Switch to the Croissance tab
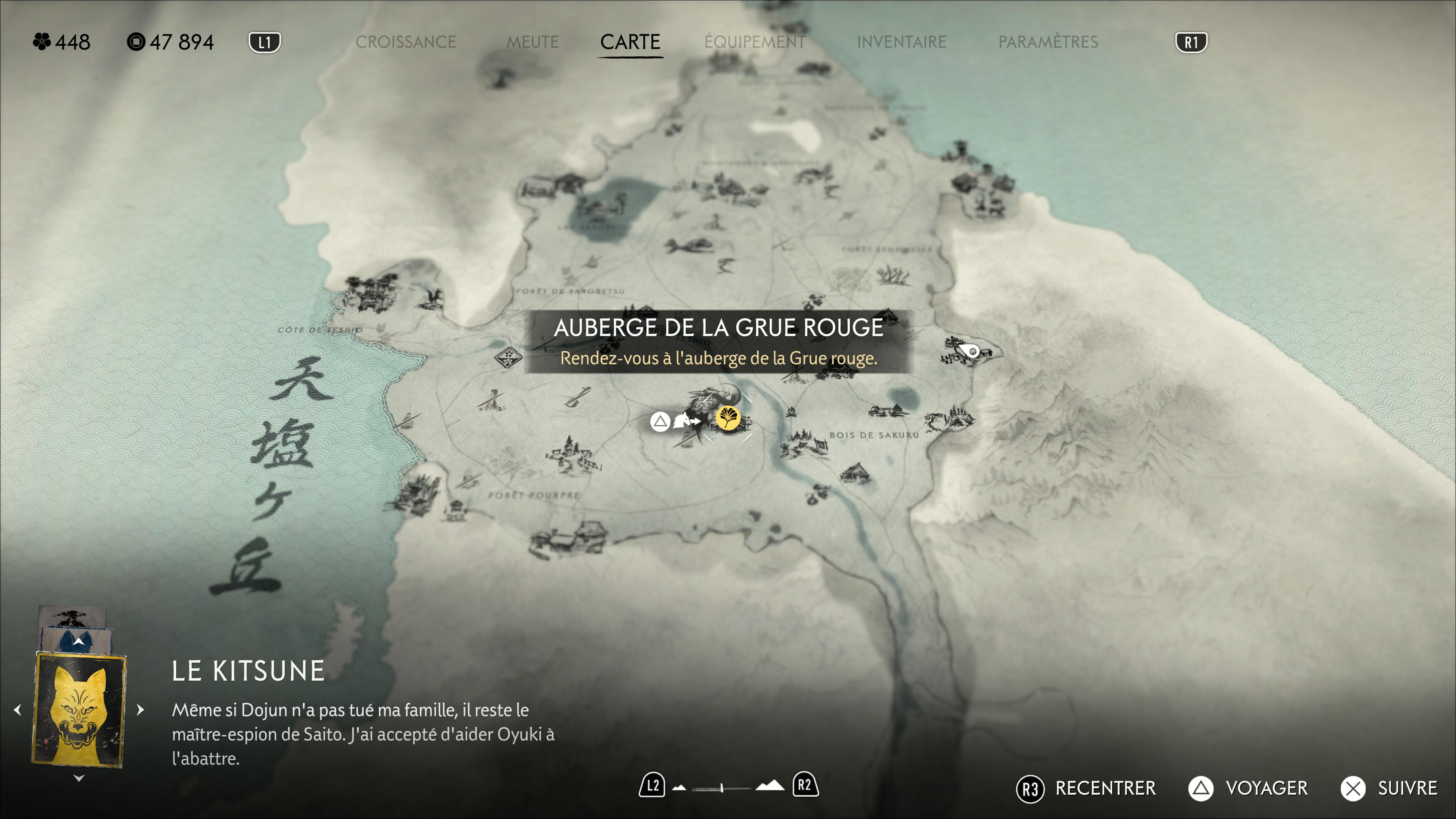 point(405,42)
